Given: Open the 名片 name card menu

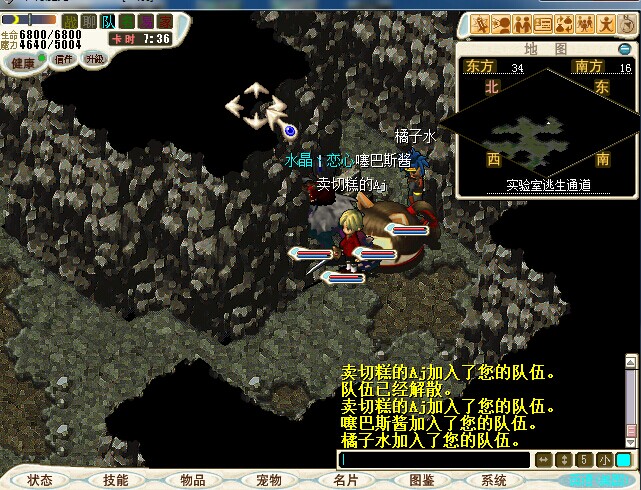Looking at the screenshot, I should (x=346, y=480).
